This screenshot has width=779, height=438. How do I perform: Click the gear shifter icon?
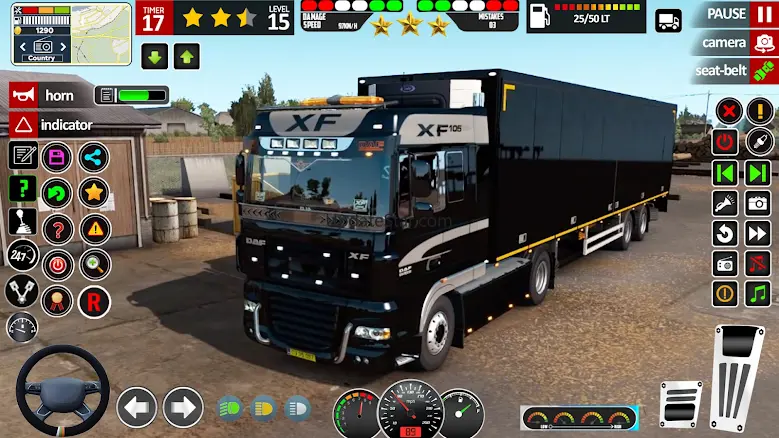22,222
